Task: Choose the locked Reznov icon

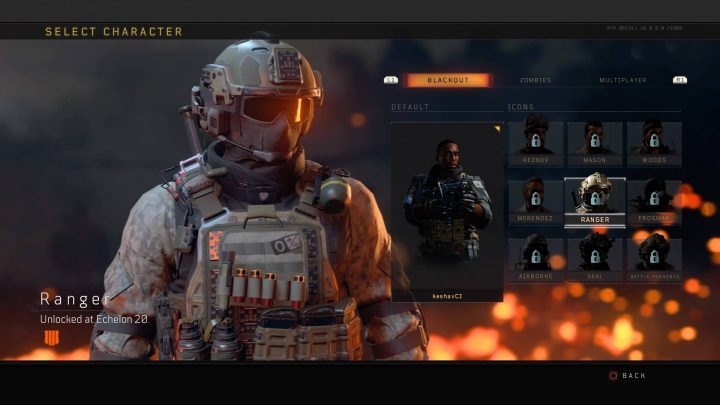Action: 535,143
